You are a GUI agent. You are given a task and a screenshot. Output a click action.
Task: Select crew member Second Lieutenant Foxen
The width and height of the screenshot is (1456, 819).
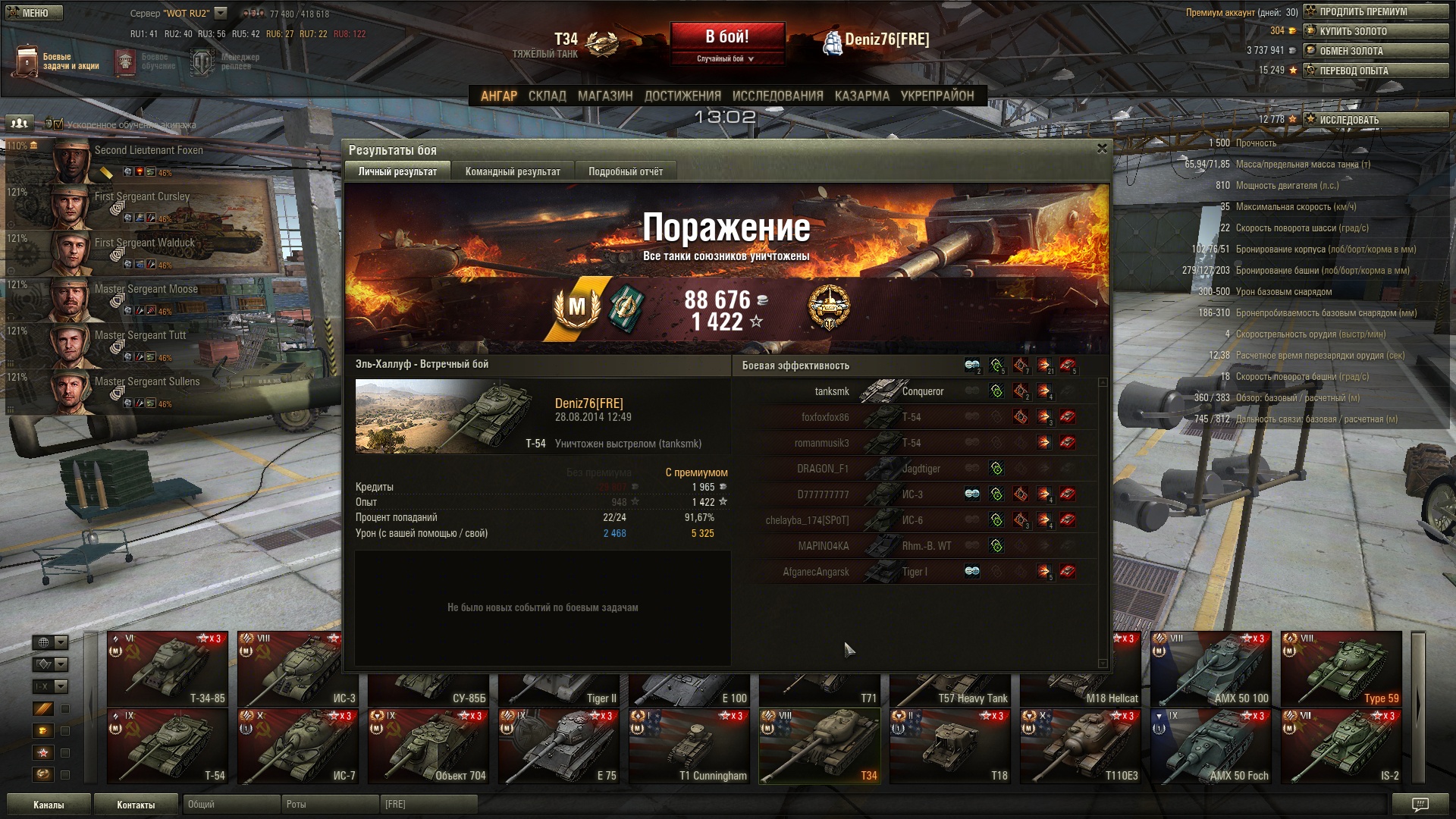[x=148, y=151]
